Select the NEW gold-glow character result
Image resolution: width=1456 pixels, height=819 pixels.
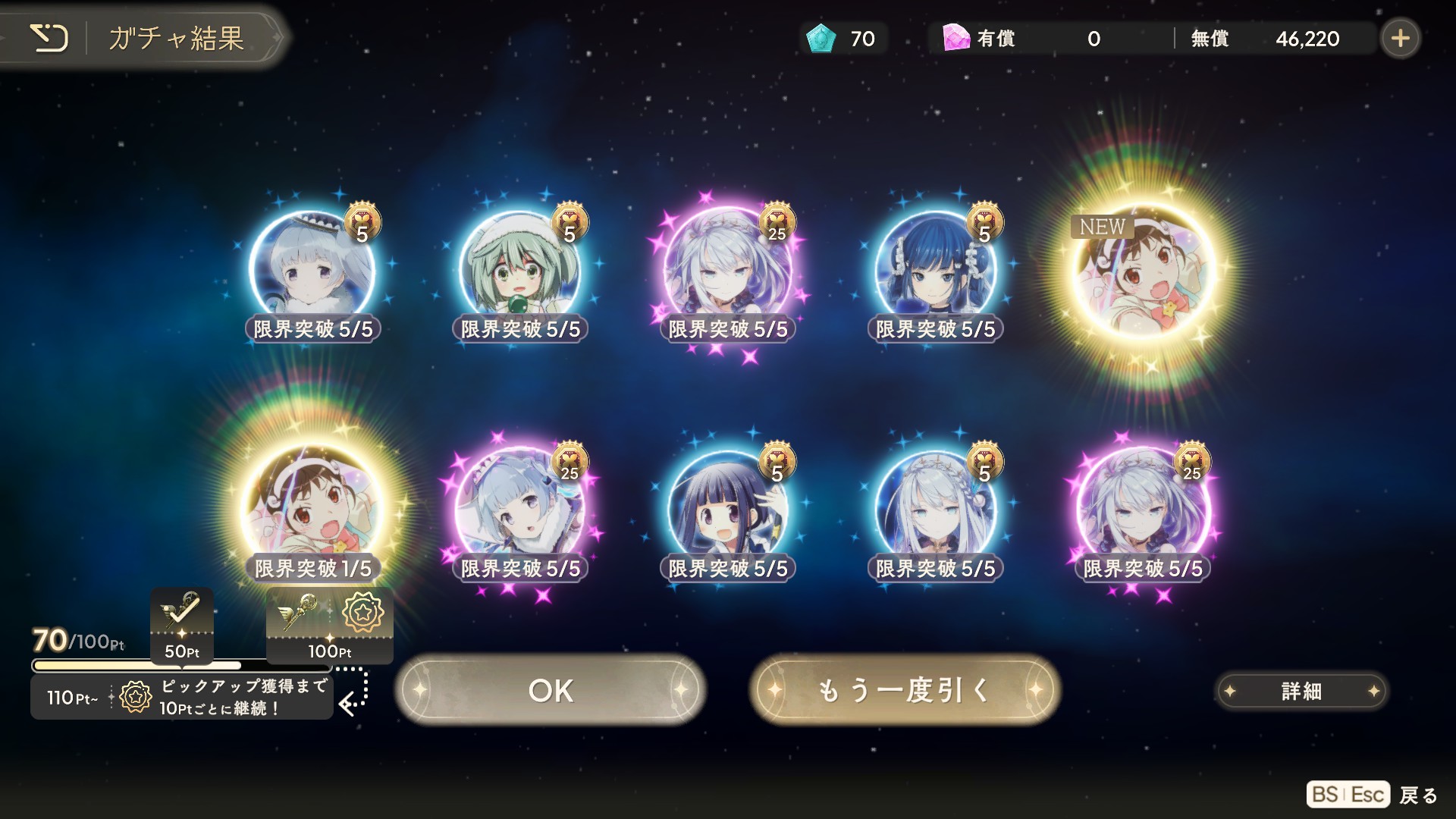pos(1144,273)
